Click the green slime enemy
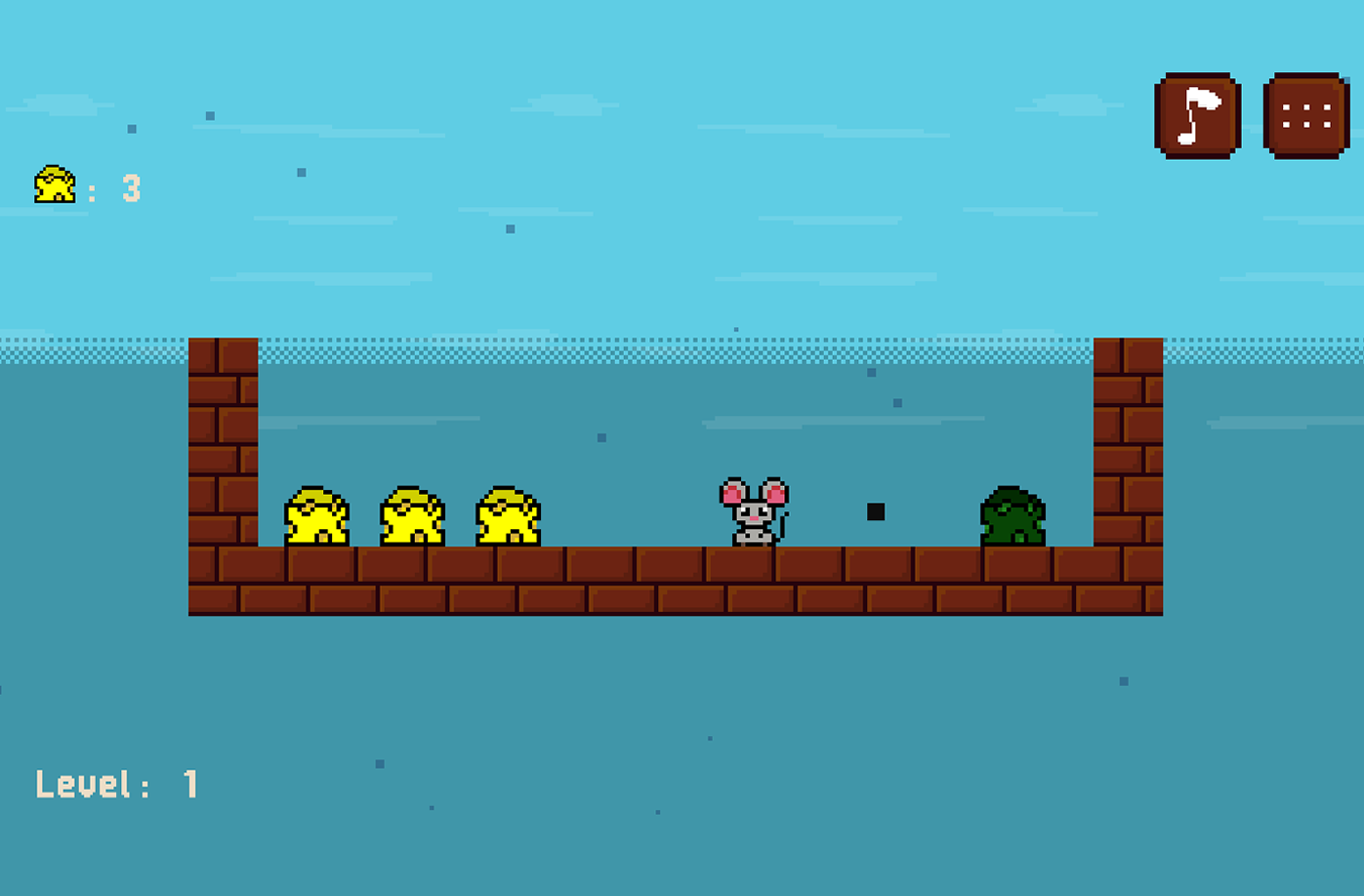This screenshot has width=1364, height=896. pyautogui.click(x=1013, y=515)
